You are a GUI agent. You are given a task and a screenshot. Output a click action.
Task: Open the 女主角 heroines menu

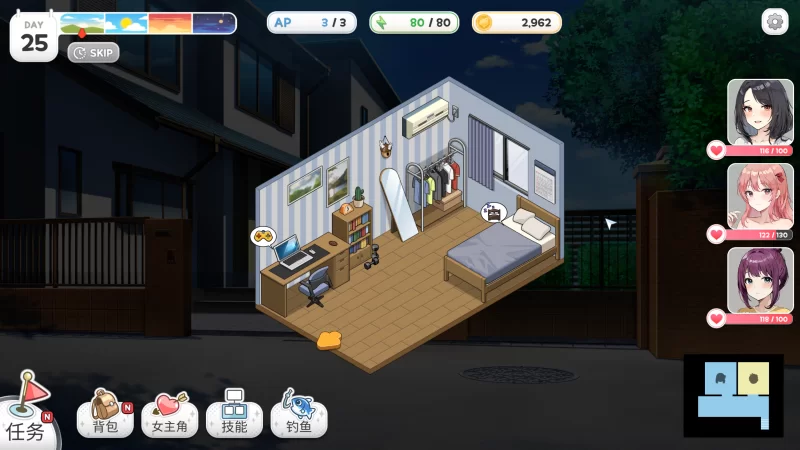pos(169,413)
